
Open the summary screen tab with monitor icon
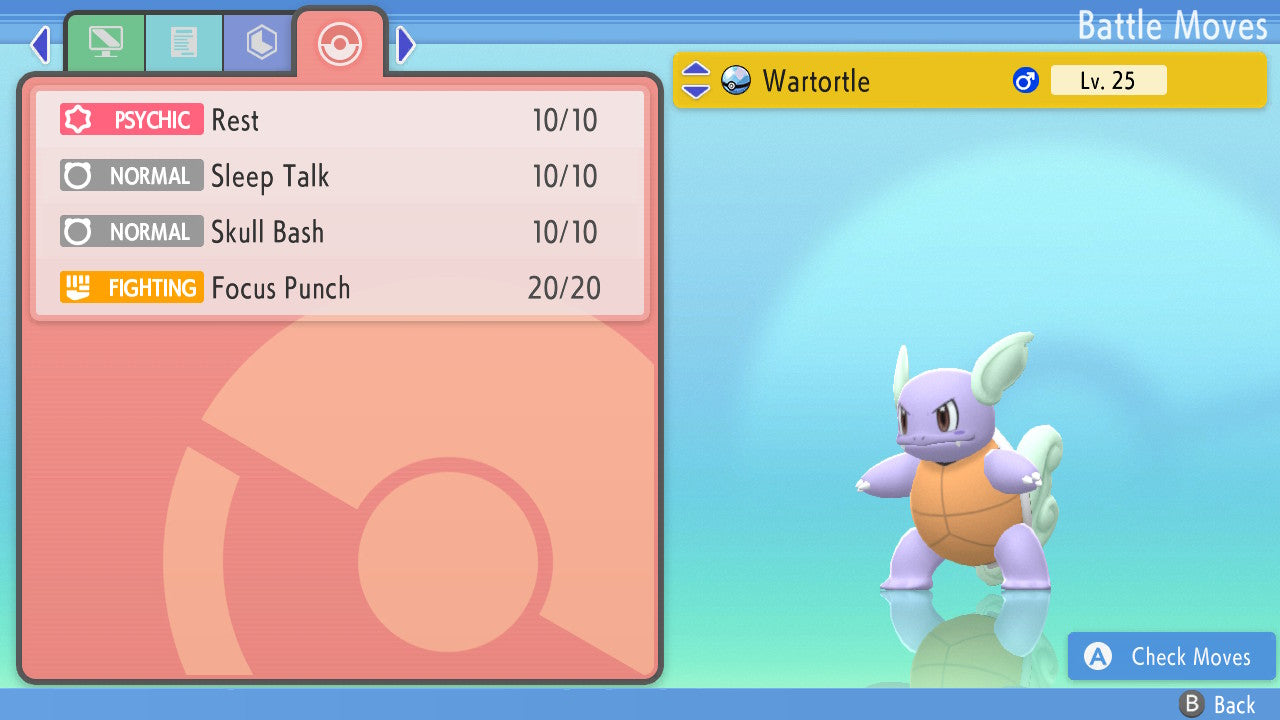coord(106,42)
